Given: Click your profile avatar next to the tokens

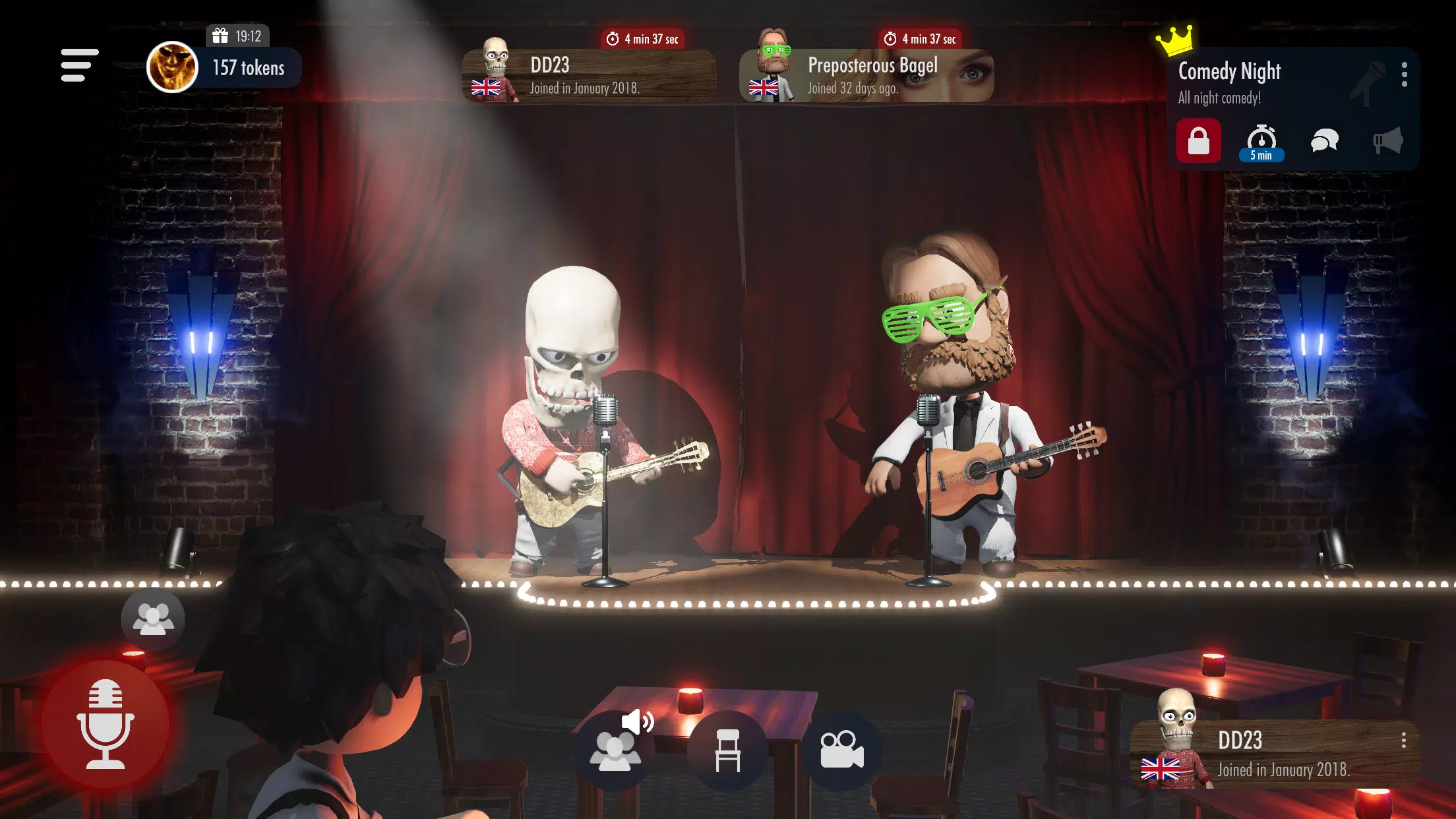Looking at the screenshot, I should click(x=172, y=66).
